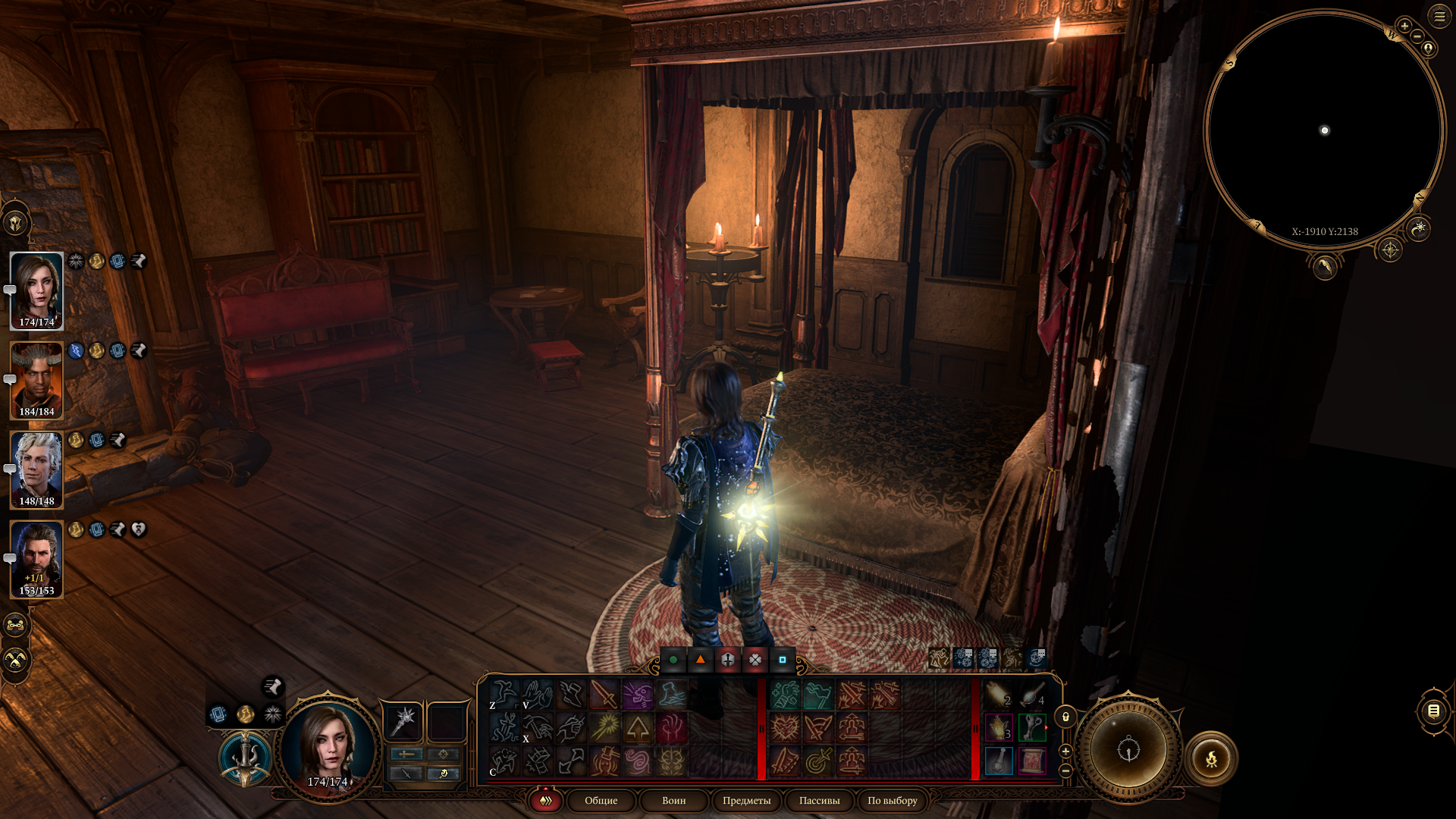Open the journal quill button under minimap

pyautogui.click(x=1325, y=266)
